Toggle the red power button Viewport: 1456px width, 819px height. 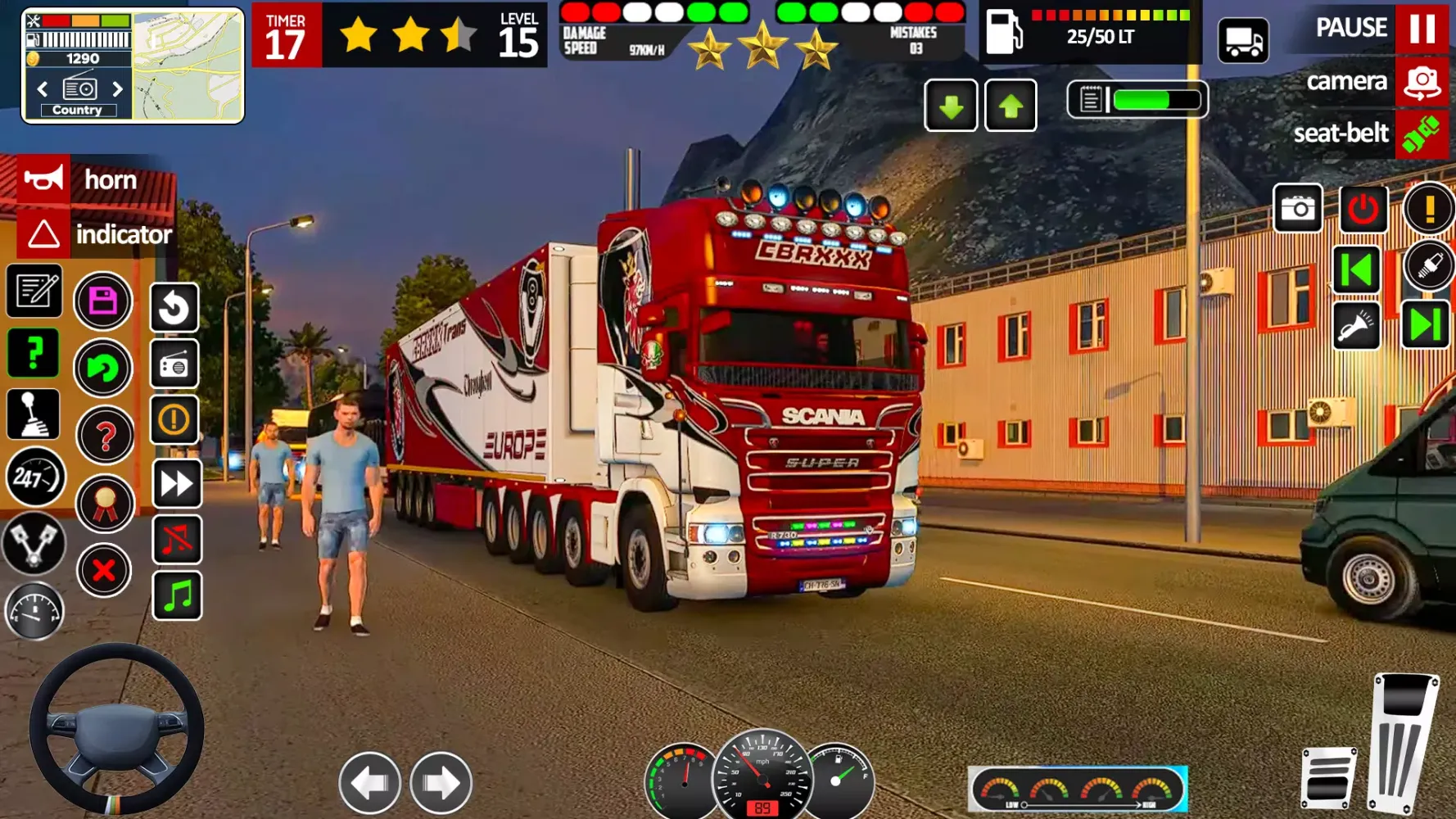click(1363, 209)
